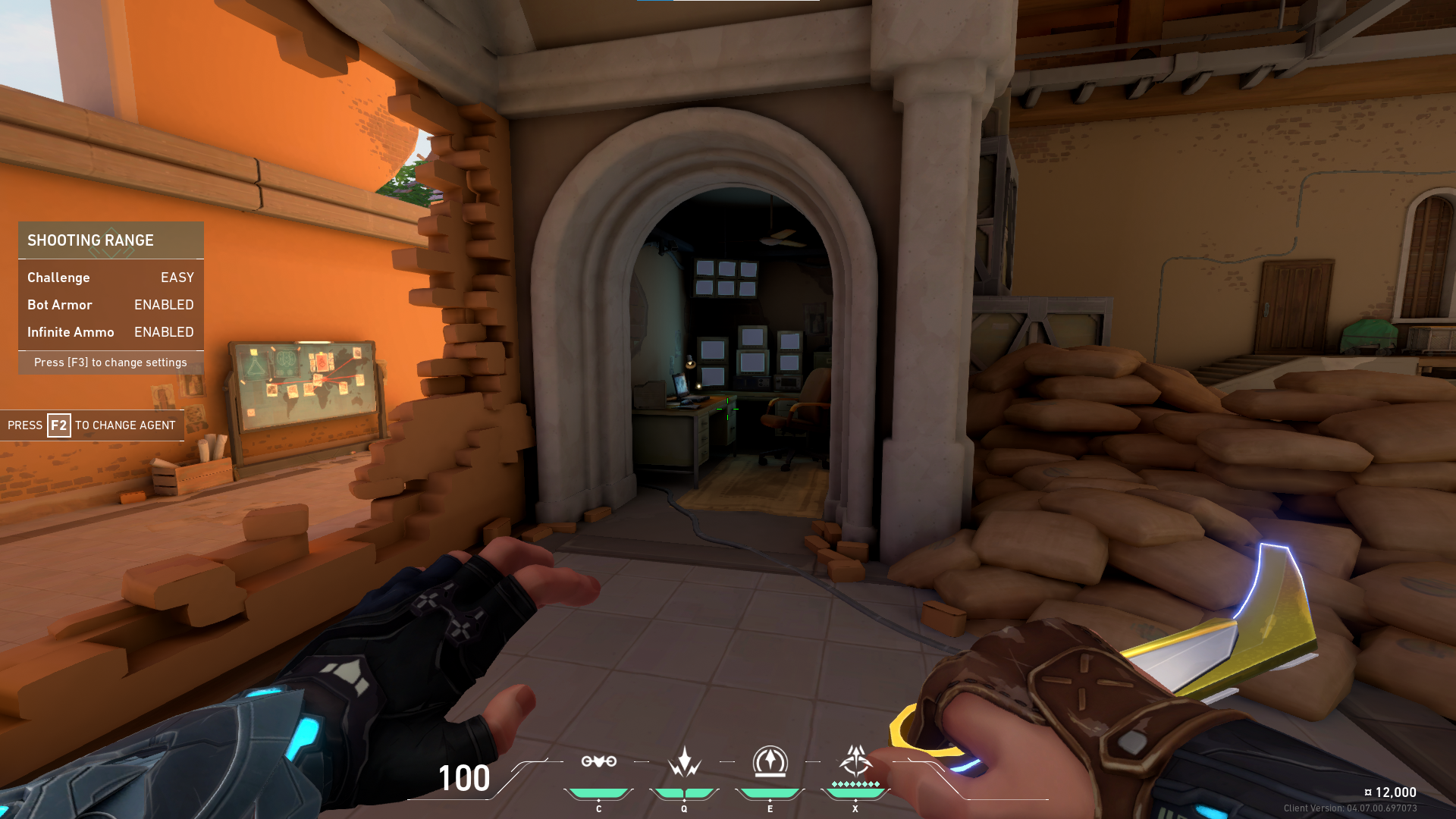
Task: Click the TO CHANGE AGENT banner
Action: (x=124, y=425)
